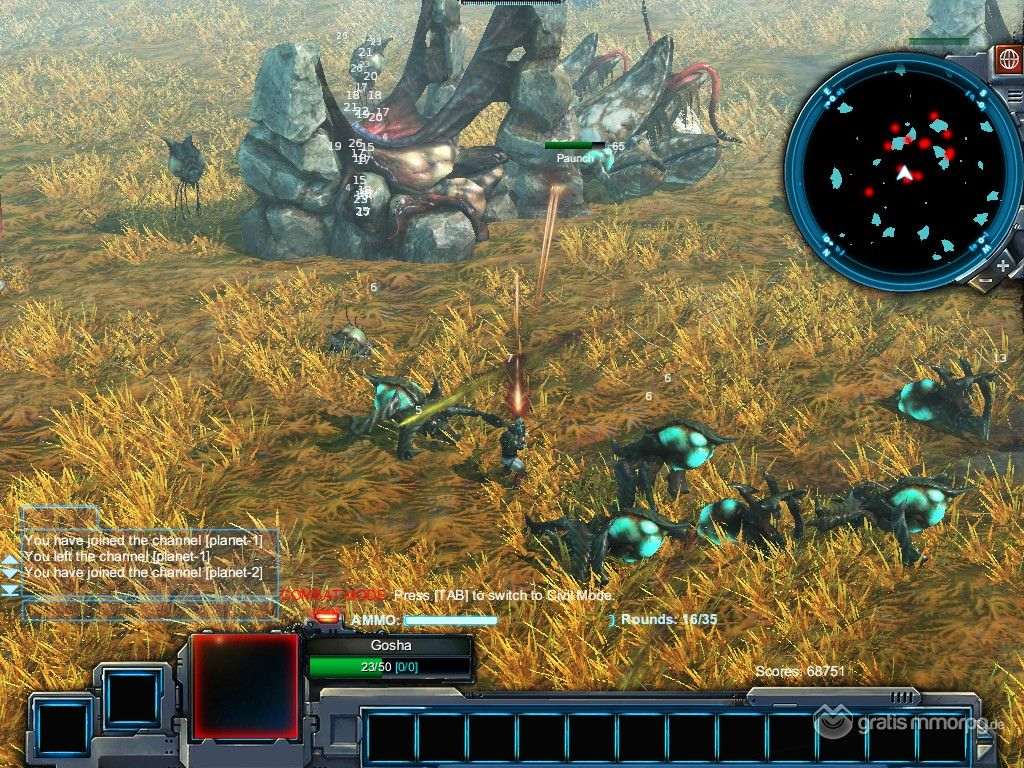Zoom out the minimap with minus button

(984, 282)
